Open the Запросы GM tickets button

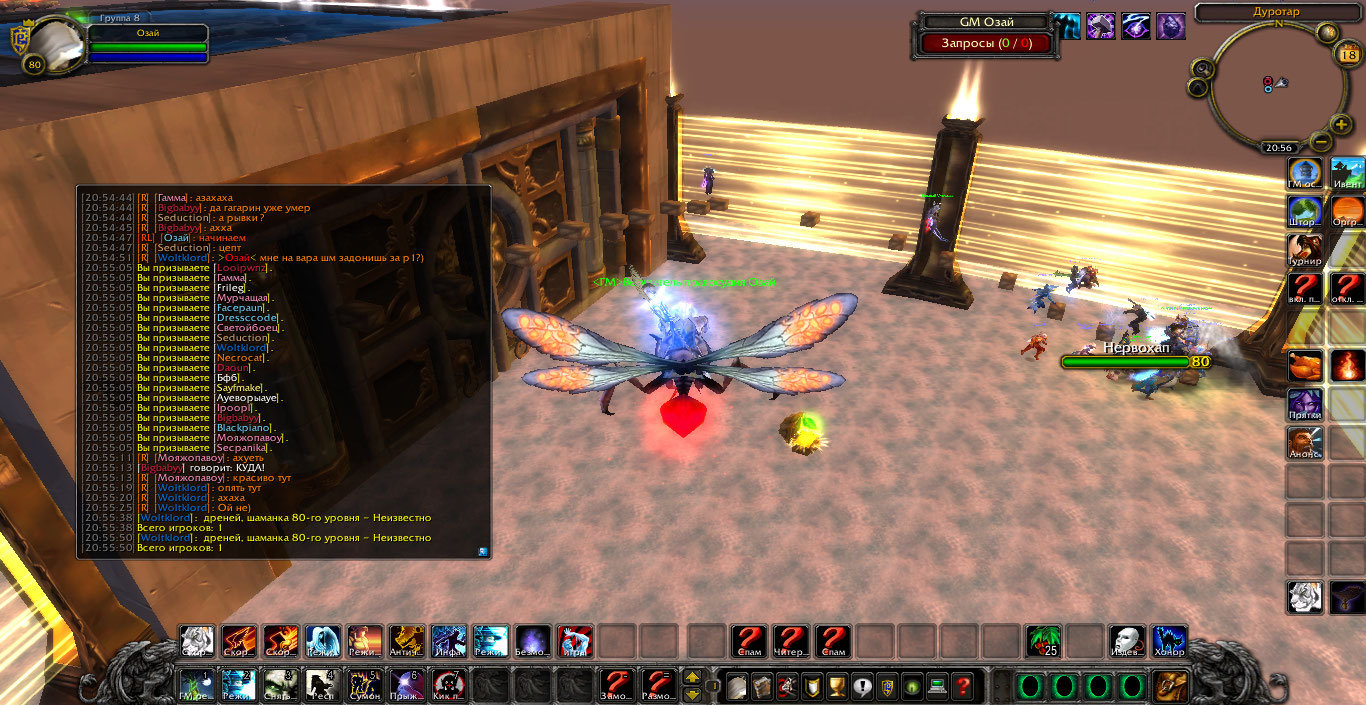tap(982, 43)
